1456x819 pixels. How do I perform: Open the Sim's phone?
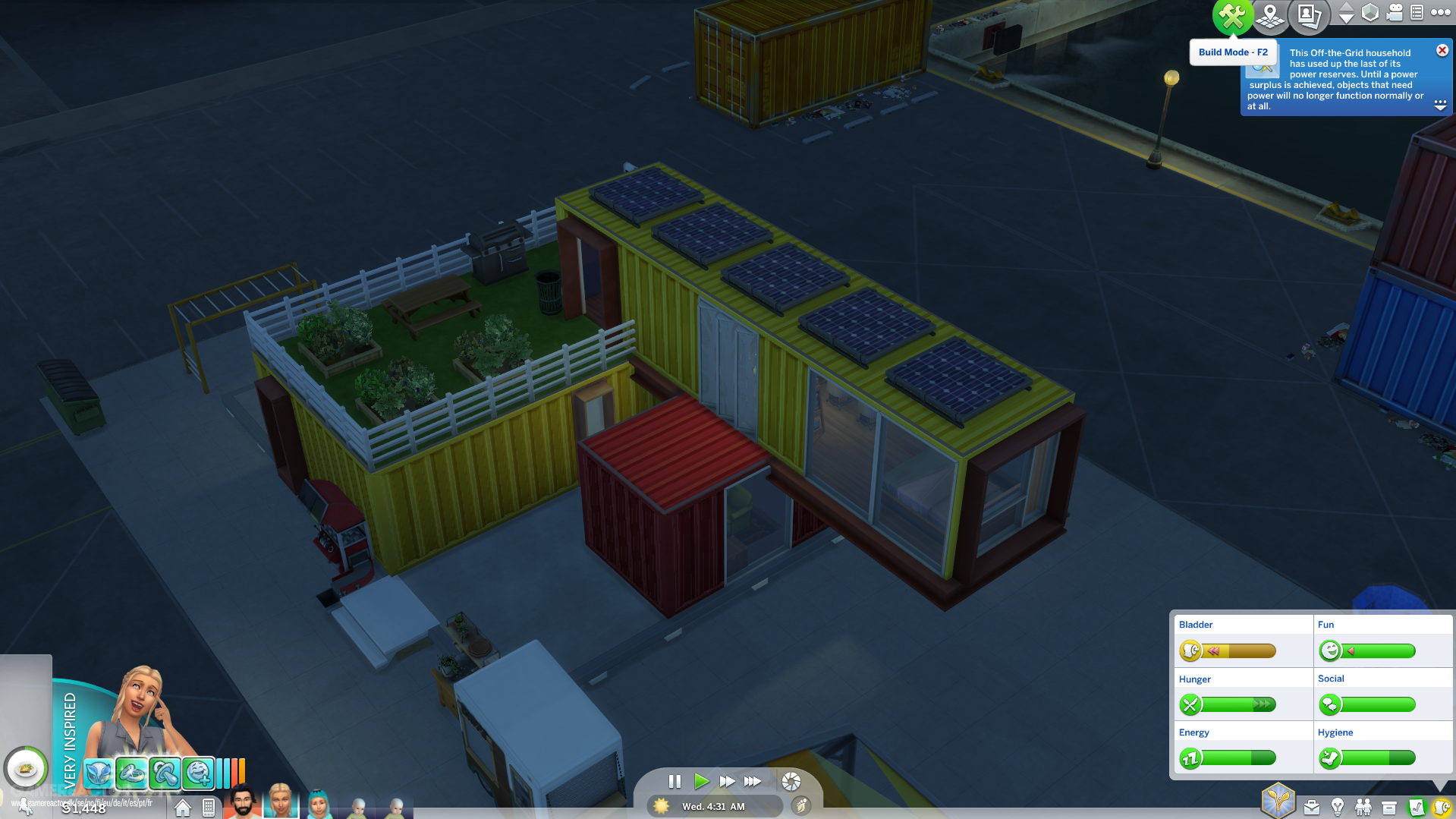[208, 808]
